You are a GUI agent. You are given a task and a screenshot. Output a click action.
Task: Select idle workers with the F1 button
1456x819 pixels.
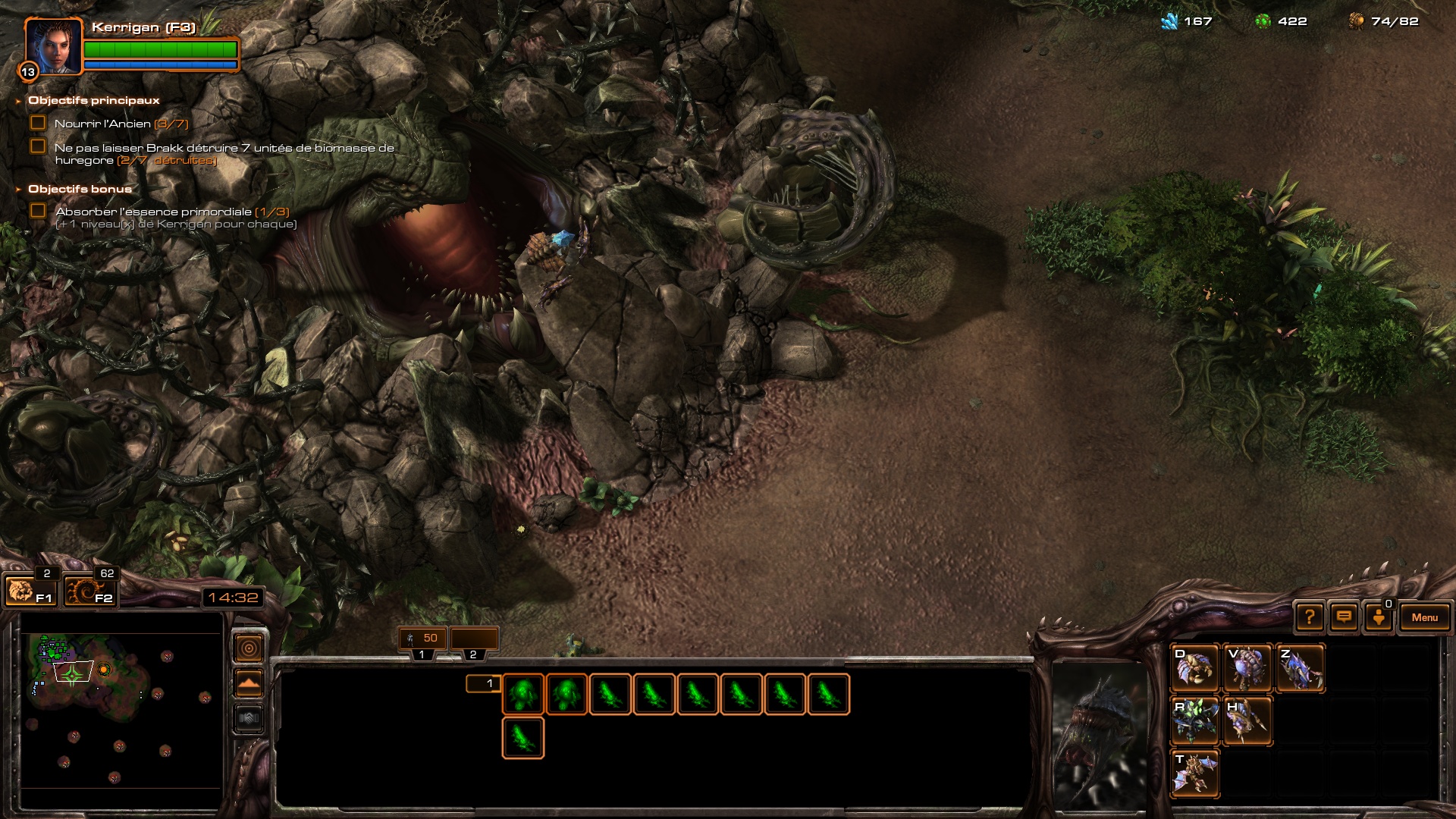tap(30, 591)
